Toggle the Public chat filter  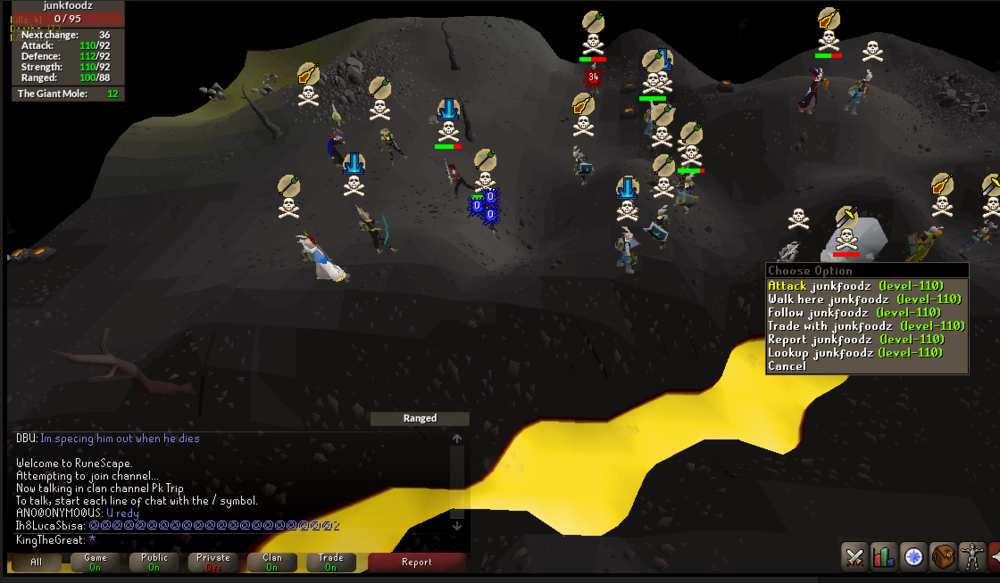point(154,562)
